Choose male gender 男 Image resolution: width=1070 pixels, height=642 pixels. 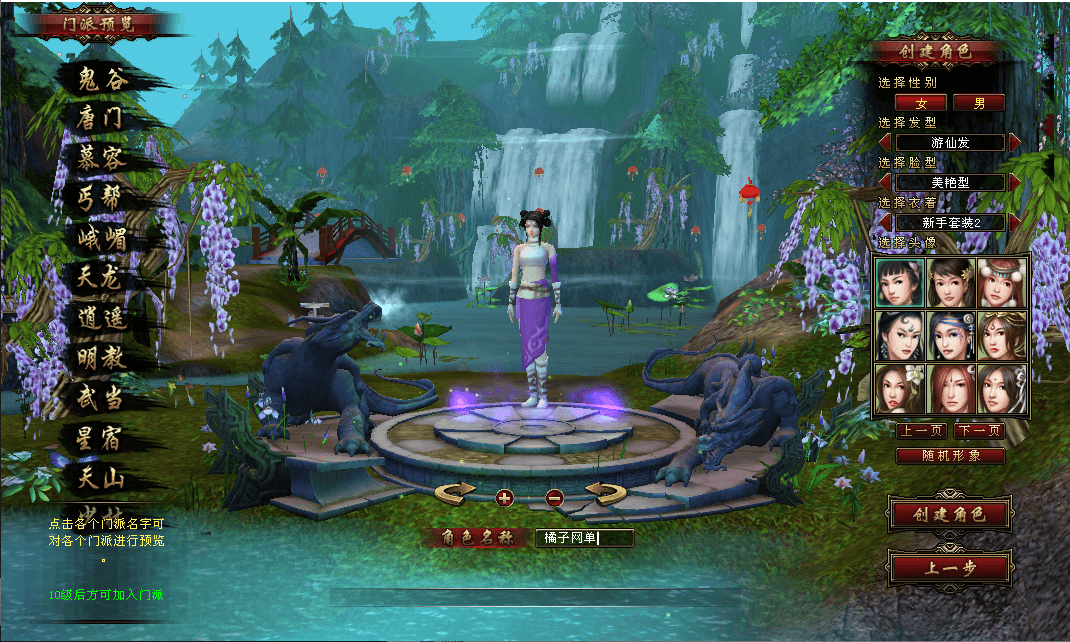point(978,102)
